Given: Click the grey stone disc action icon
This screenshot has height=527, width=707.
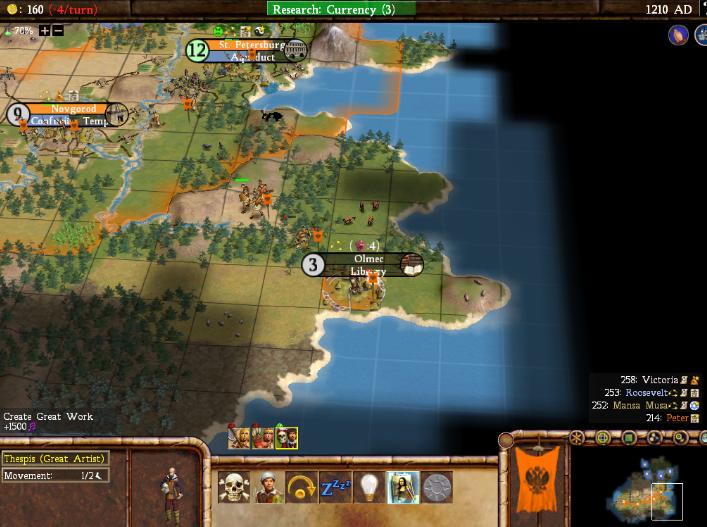Looking at the screenshot, I should [x=436, y=487].
